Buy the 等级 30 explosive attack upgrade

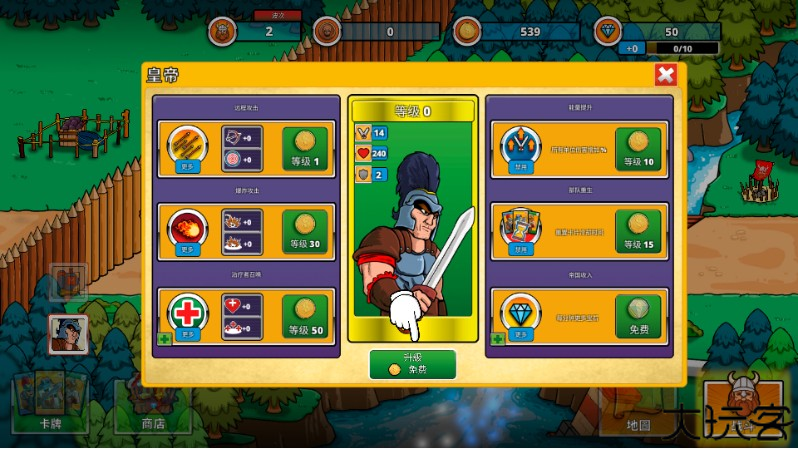click(x=305, y=232)
